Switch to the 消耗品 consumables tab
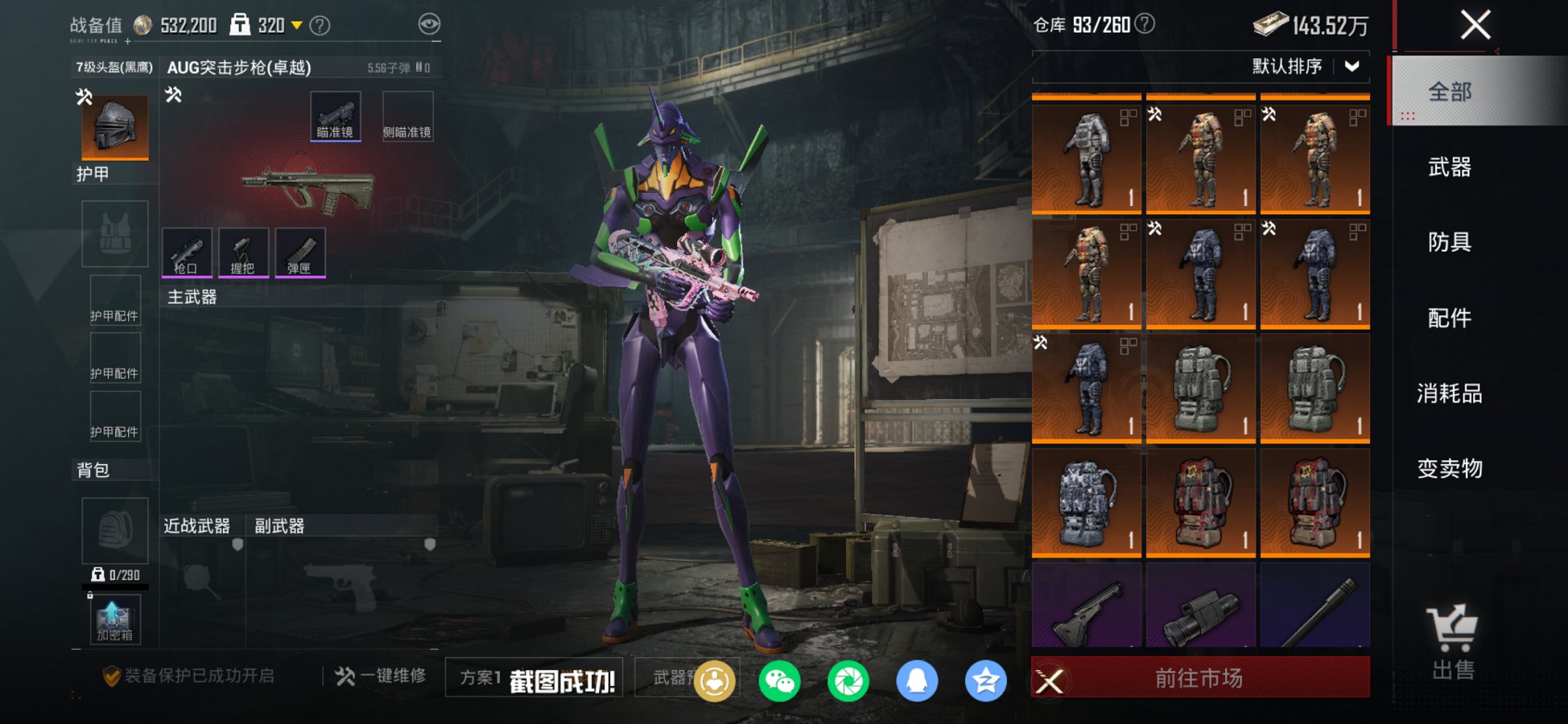 1450,393
